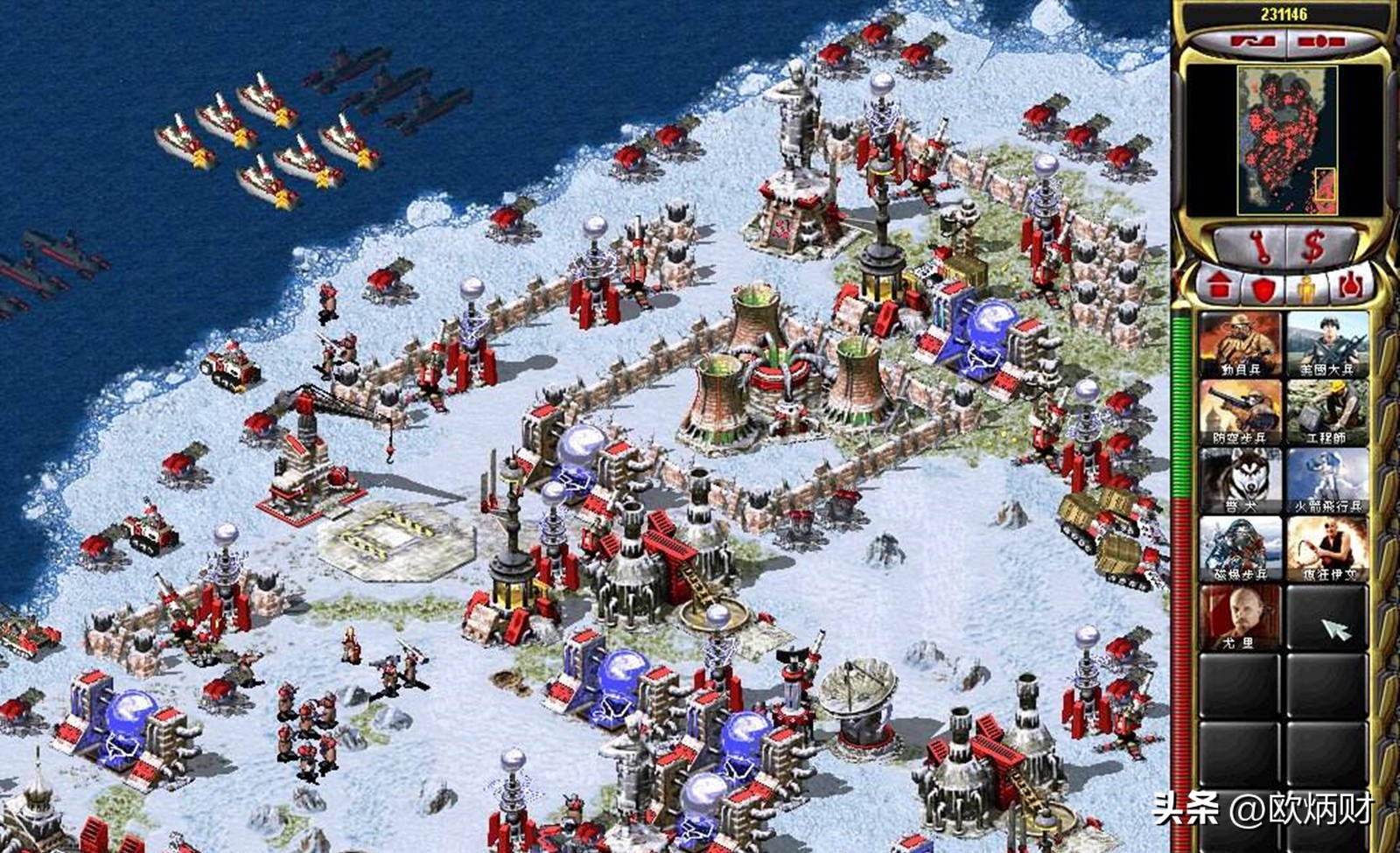This screenshot has width=1400, height=853.
Task: Switch to the infantry tab with soldier icon
Action: click(1305, 286)
